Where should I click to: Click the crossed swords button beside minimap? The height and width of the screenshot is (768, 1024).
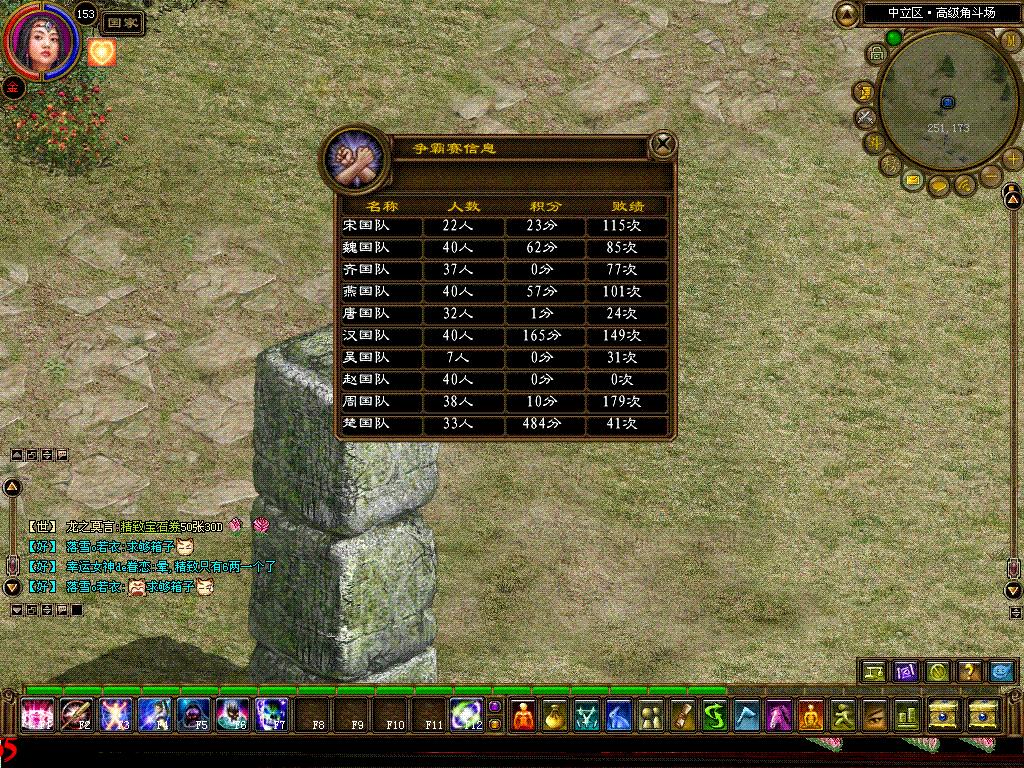pos(865,117)
